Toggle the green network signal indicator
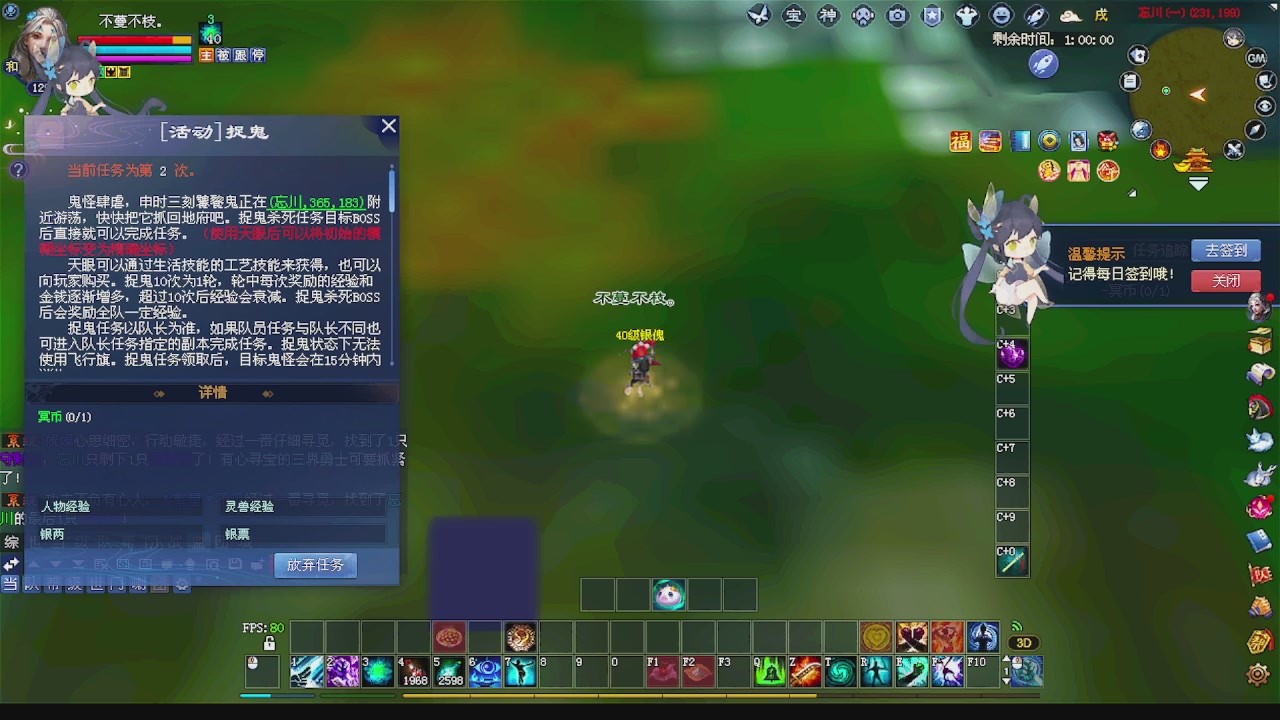The height and width of the screenshot is (720, 1280). point(1017,627)
